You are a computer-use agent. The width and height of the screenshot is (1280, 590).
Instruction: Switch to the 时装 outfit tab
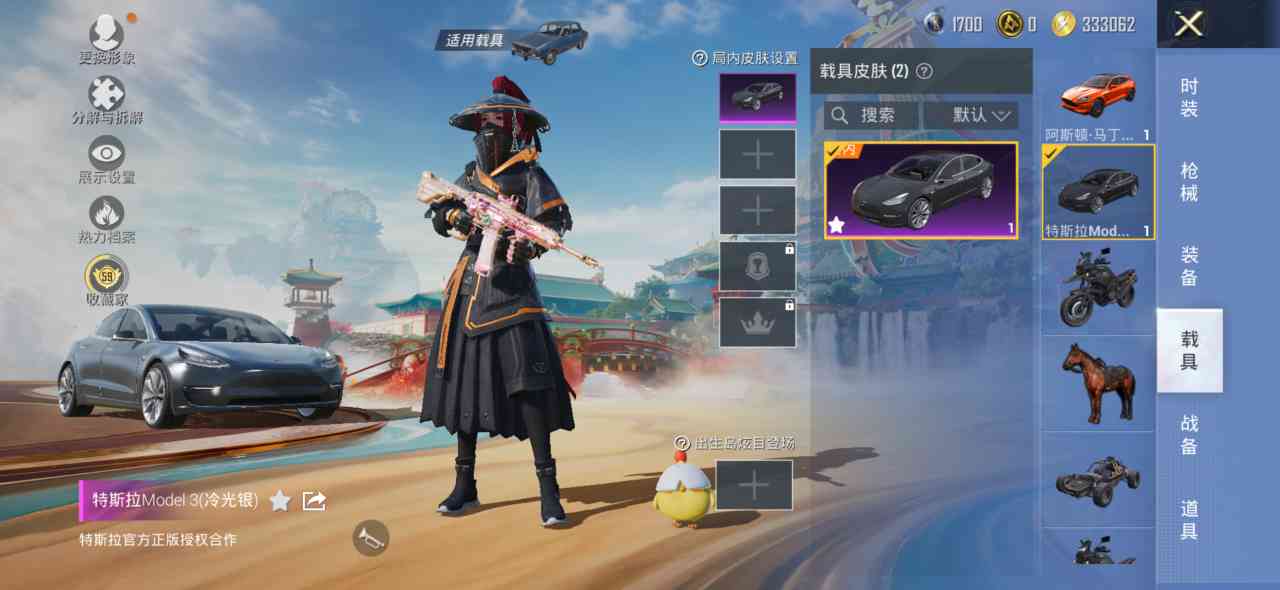click(x=1189, y=97)
